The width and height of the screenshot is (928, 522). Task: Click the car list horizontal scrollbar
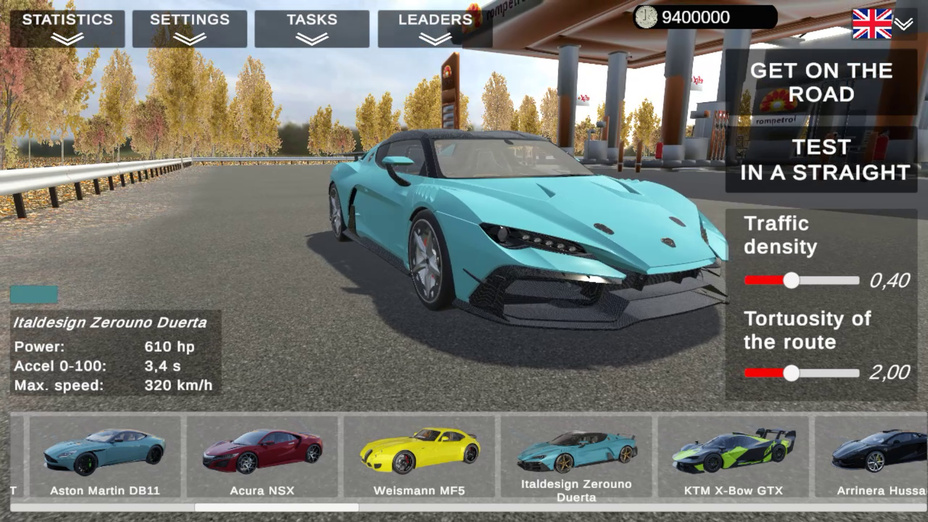[276, 507]
